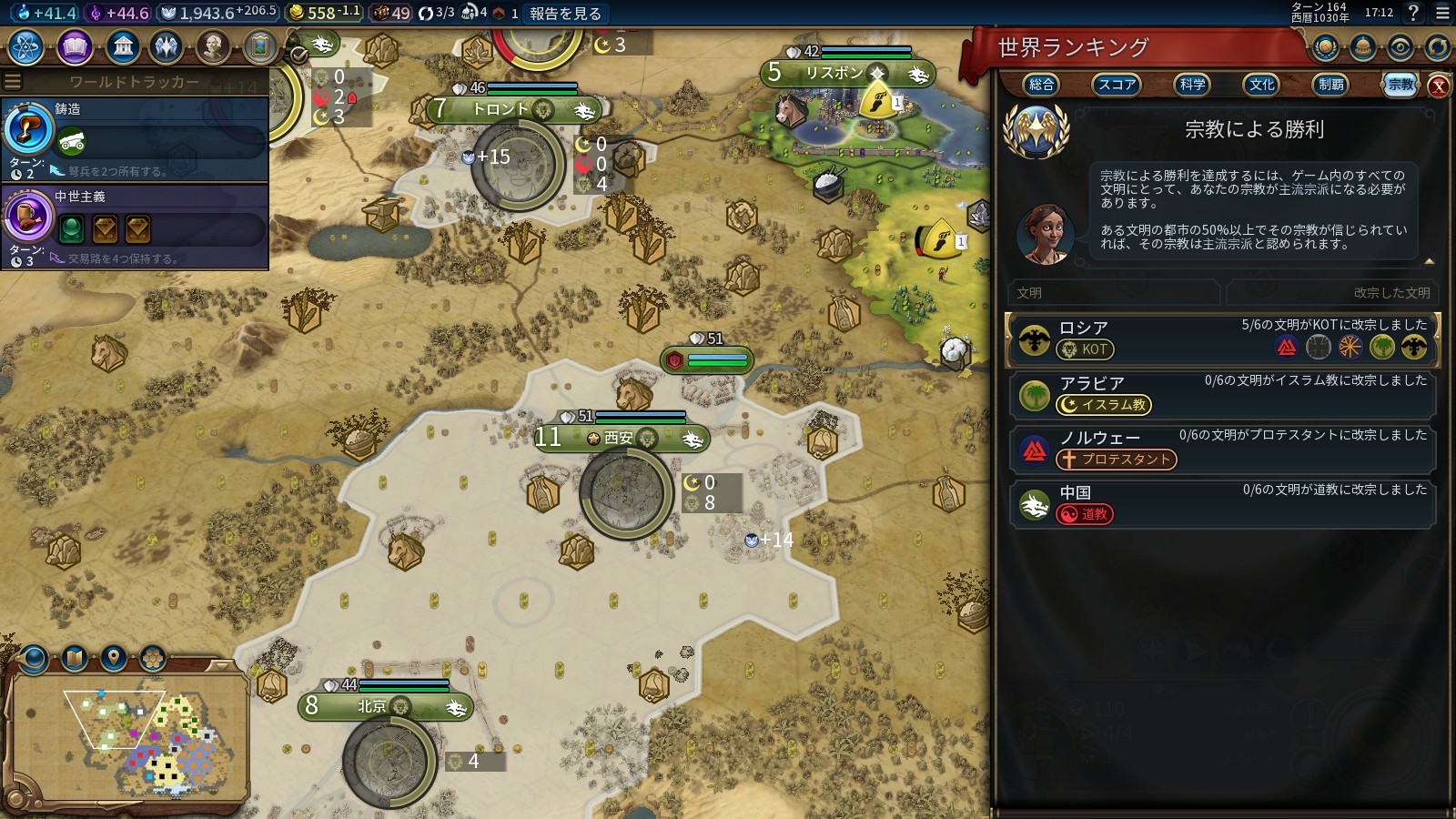Close the World Rankings panel
Screen dimensions: 1456x819
[1438, 86]
